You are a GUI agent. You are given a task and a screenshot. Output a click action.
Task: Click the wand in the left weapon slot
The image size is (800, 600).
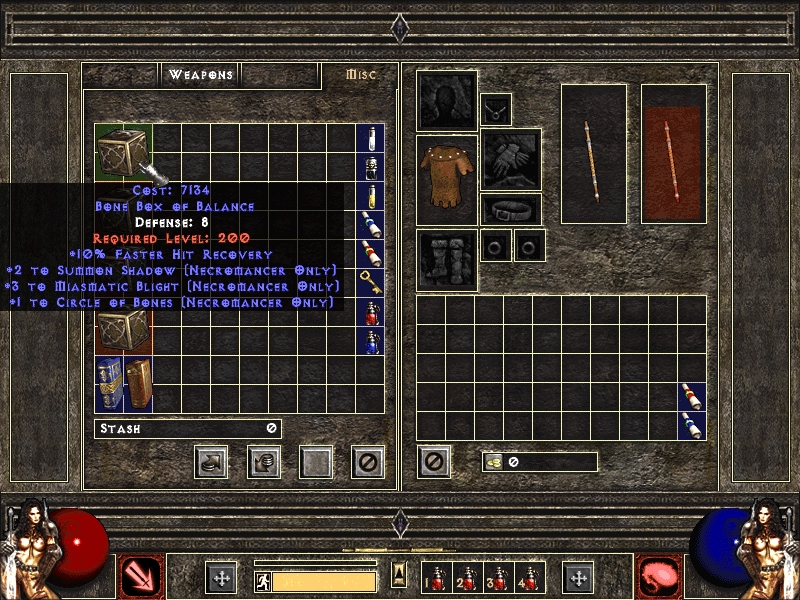point(593,153)
